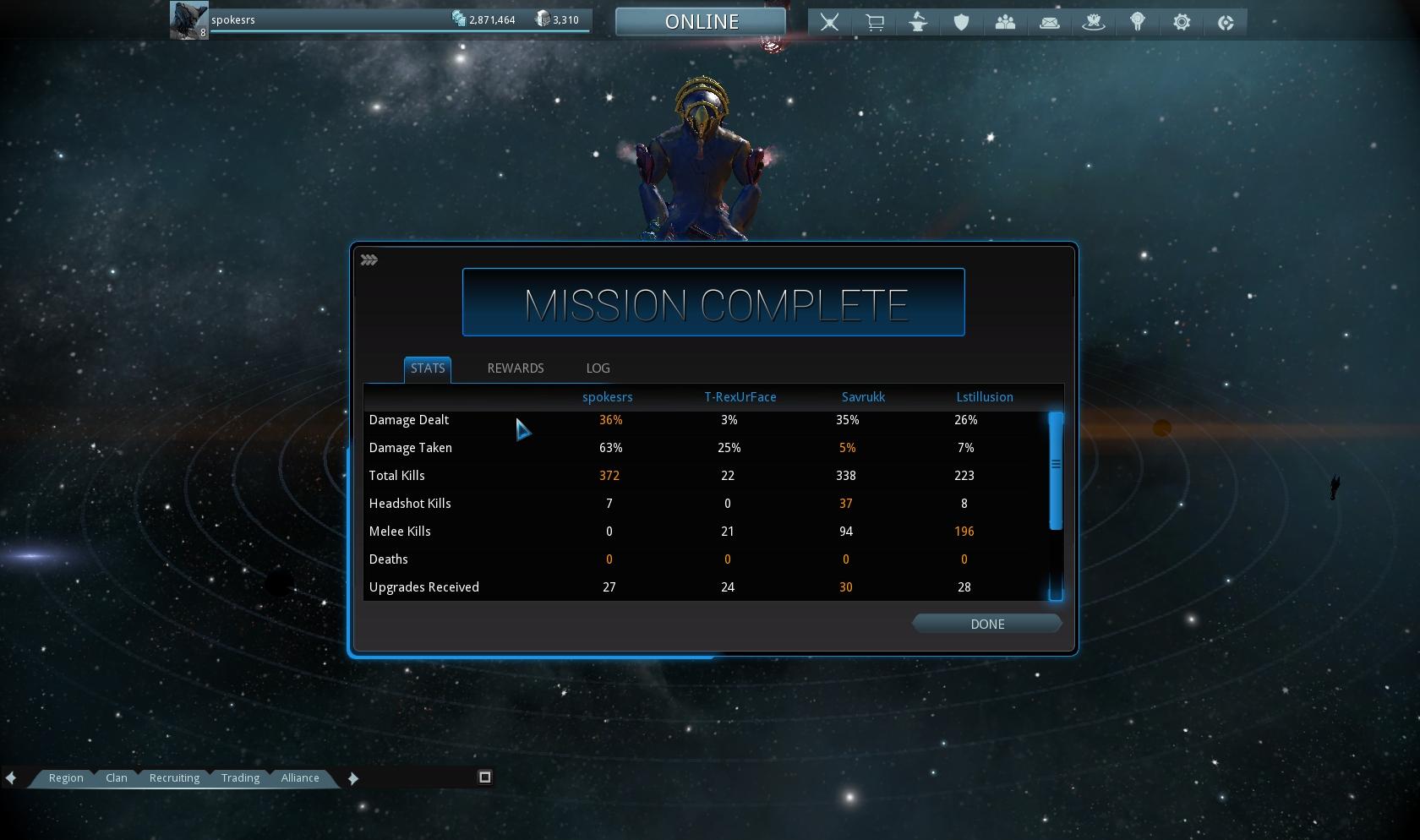Image resolution: width=1420 pixels, height=840 pixels.
Task: Open the Alliance chat tab
Action: 300,778
